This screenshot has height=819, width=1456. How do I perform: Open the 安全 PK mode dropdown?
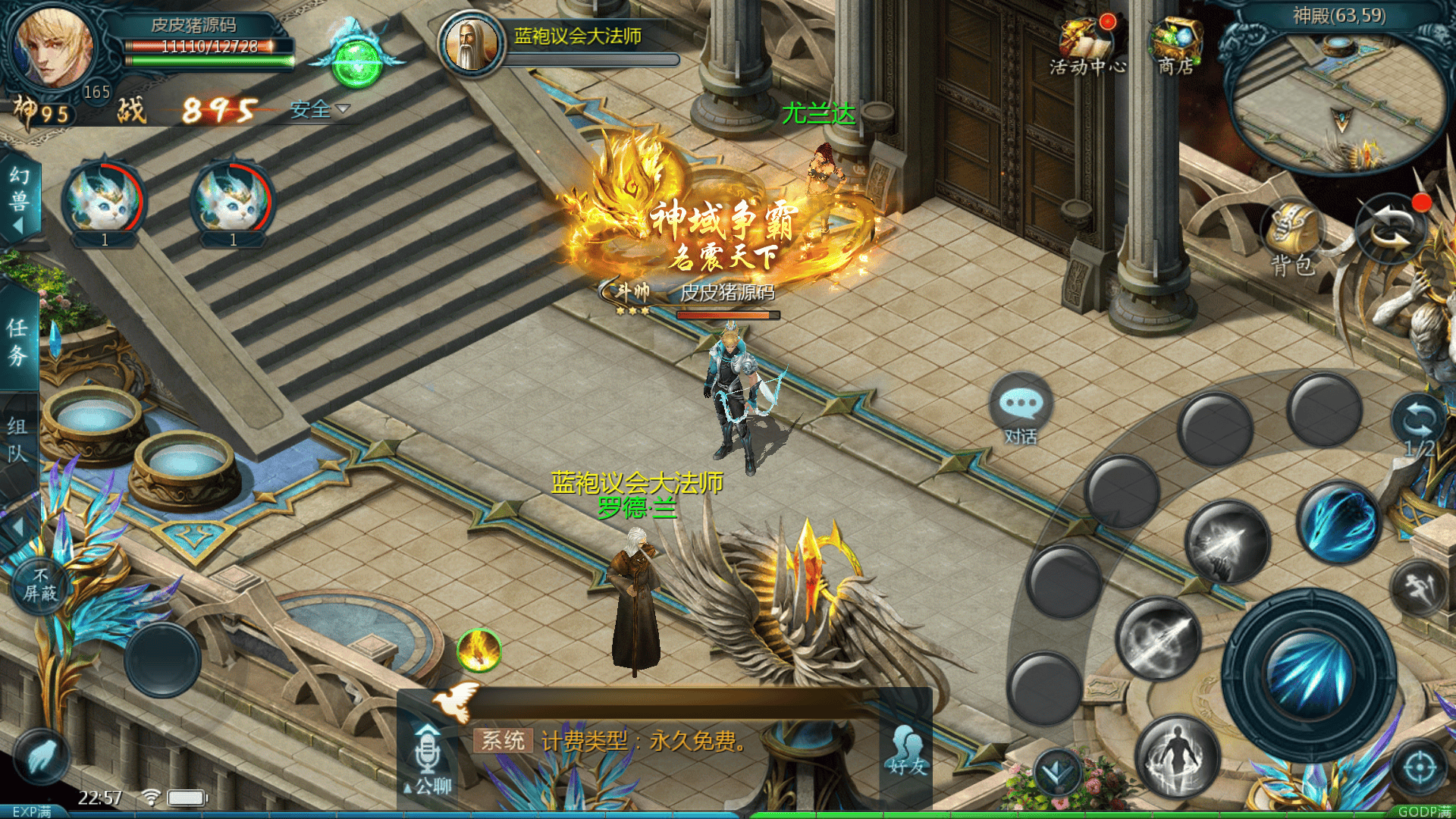tap(320, 110)
